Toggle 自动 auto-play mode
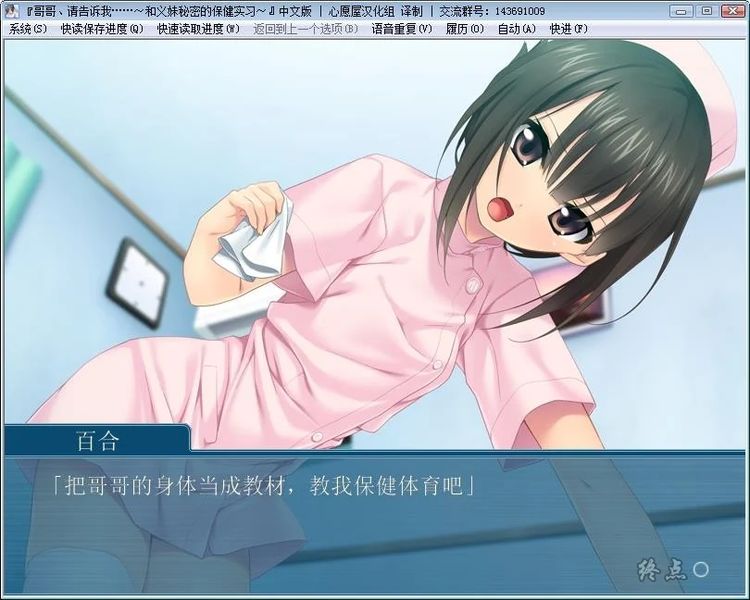 coord(516,29)
